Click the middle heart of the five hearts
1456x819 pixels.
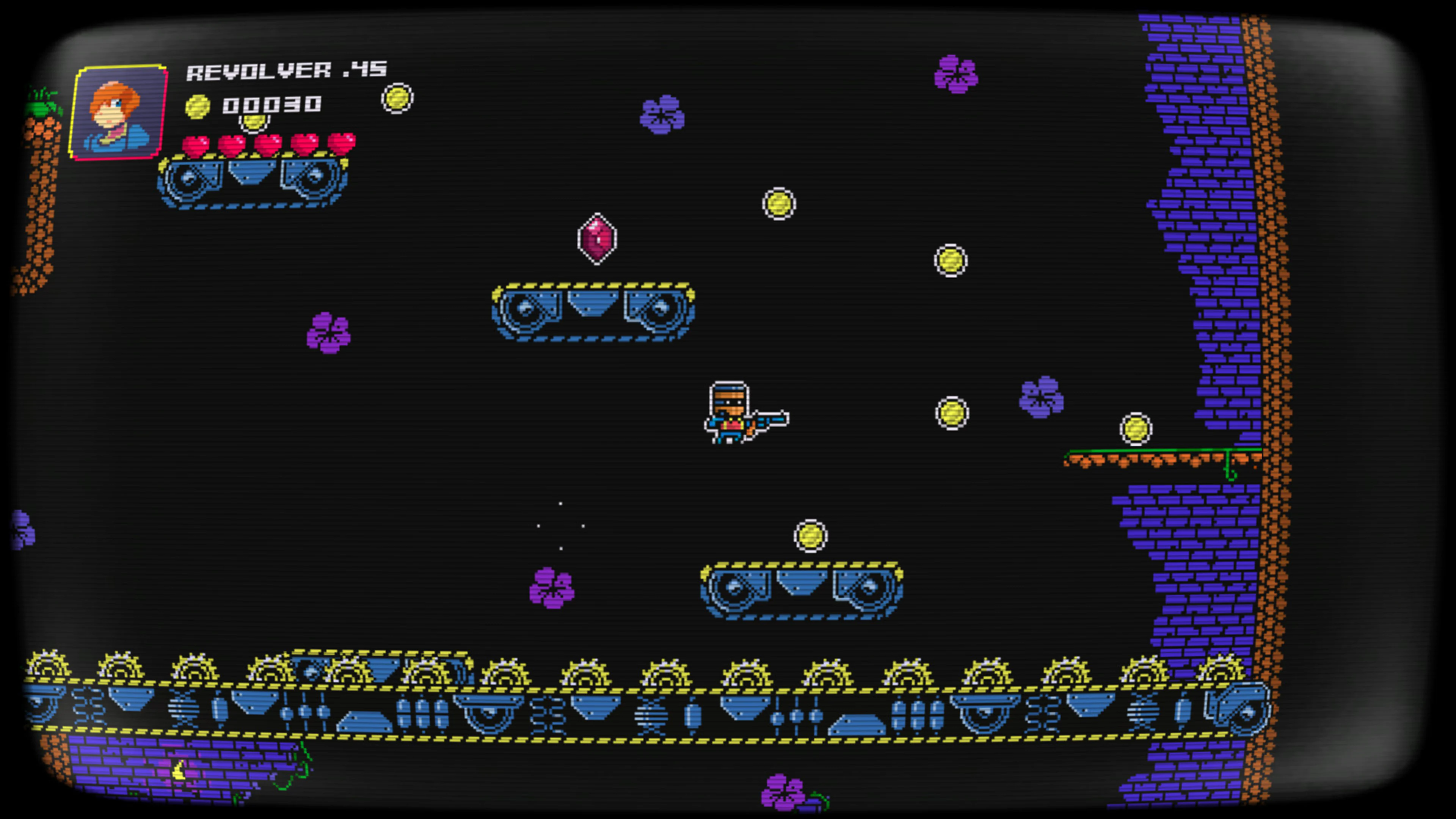[x=268, y=145]
